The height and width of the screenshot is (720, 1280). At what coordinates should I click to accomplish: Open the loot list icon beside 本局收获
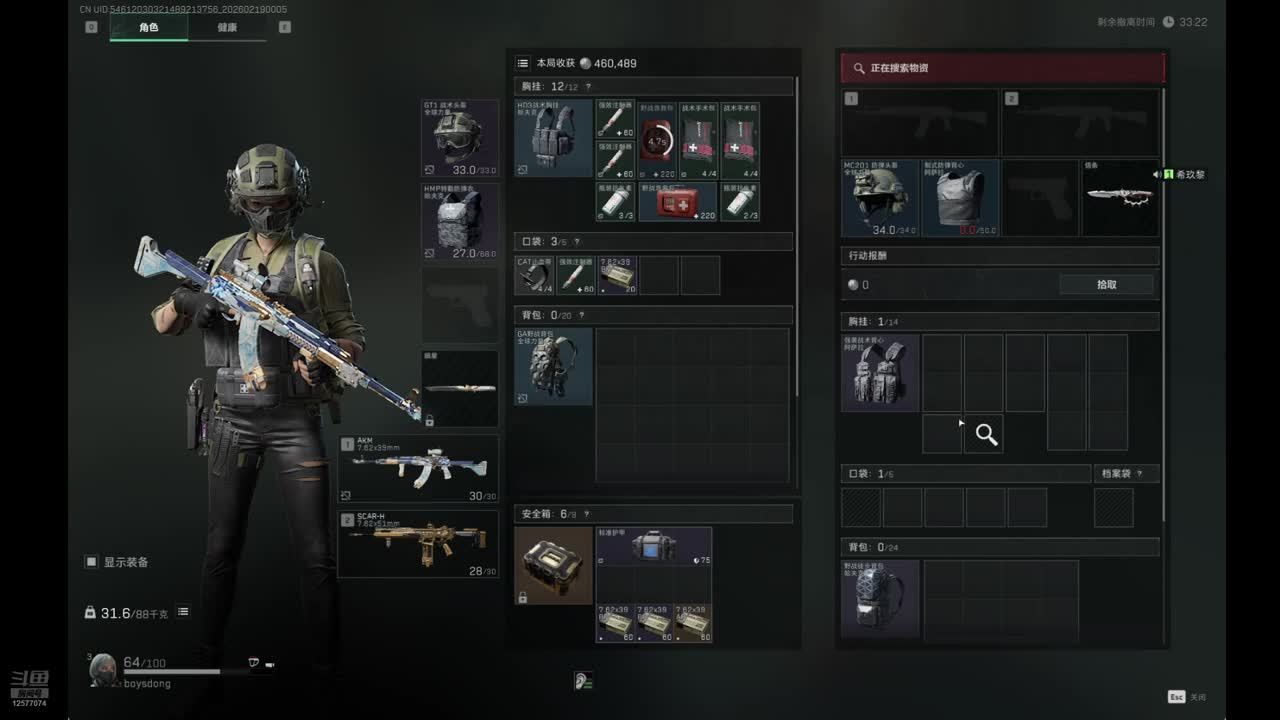point(522,63)
